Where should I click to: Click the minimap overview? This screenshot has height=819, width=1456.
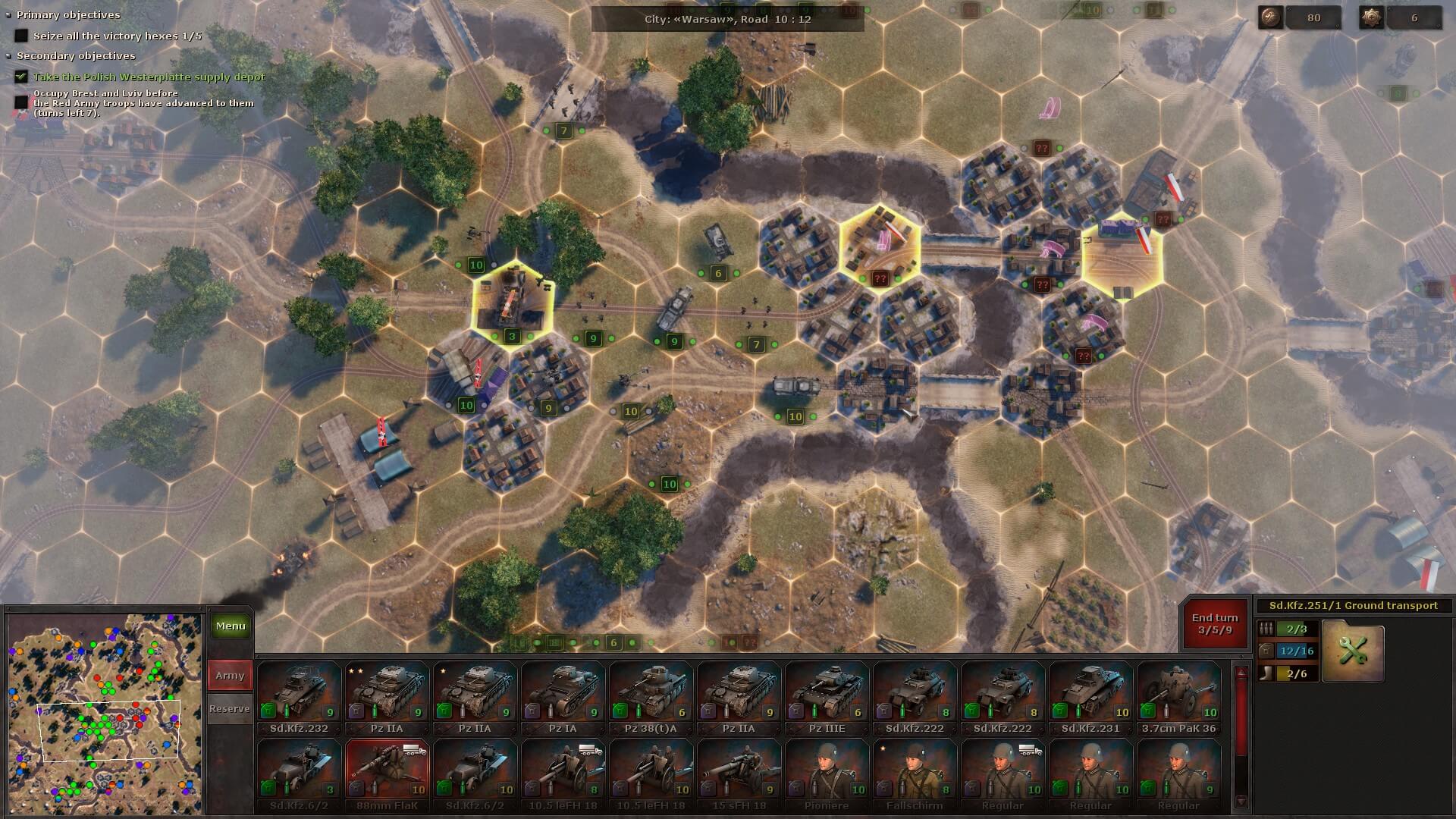pyautogui.click(x=105, y=714)
